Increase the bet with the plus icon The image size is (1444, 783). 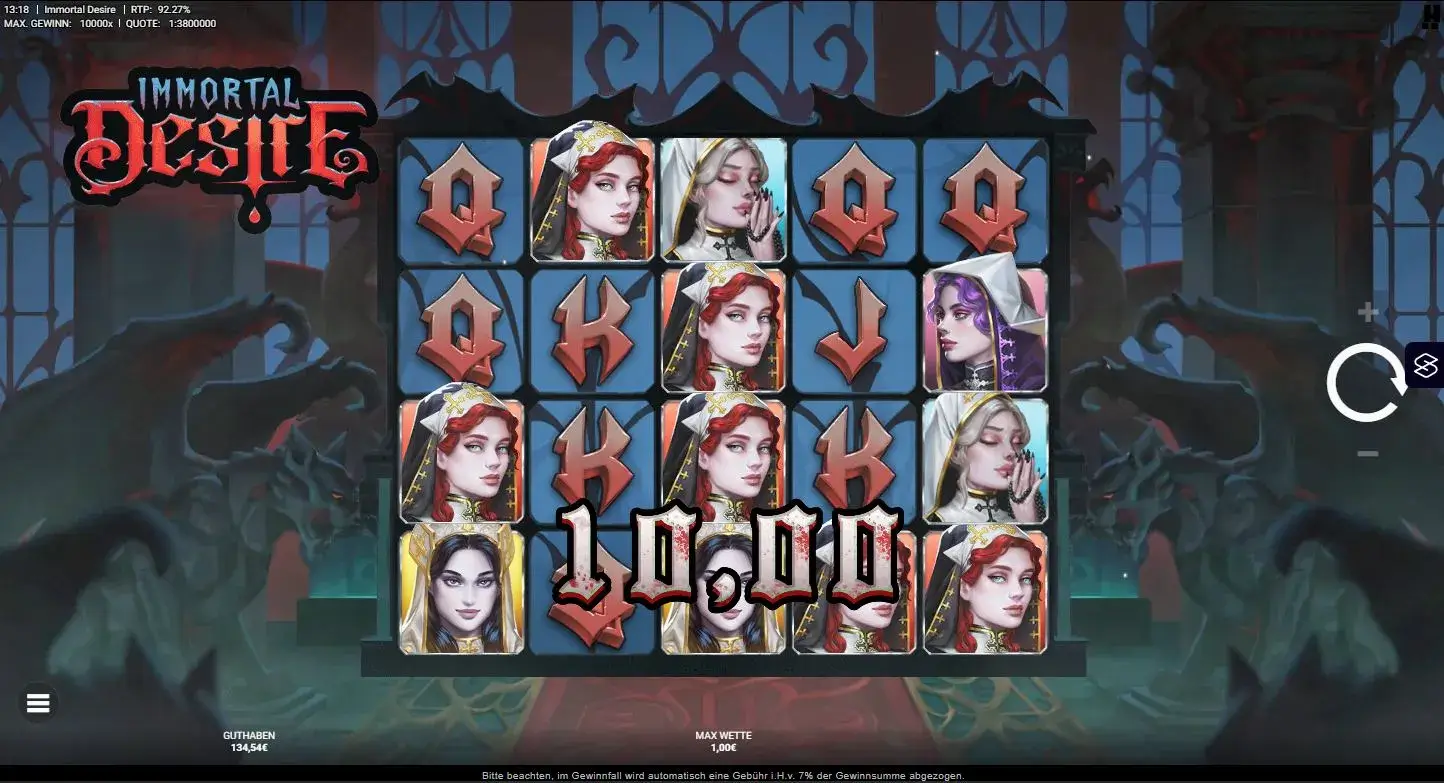pyautogui.click(x=1368, y=310)
